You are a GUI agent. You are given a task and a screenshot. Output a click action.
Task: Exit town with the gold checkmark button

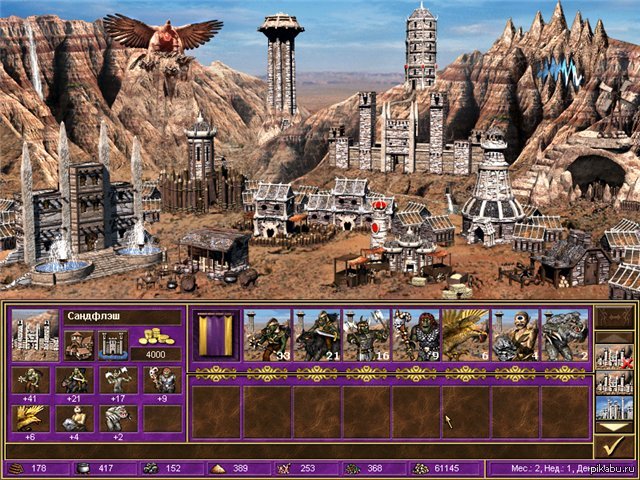(x=612, y=444)
